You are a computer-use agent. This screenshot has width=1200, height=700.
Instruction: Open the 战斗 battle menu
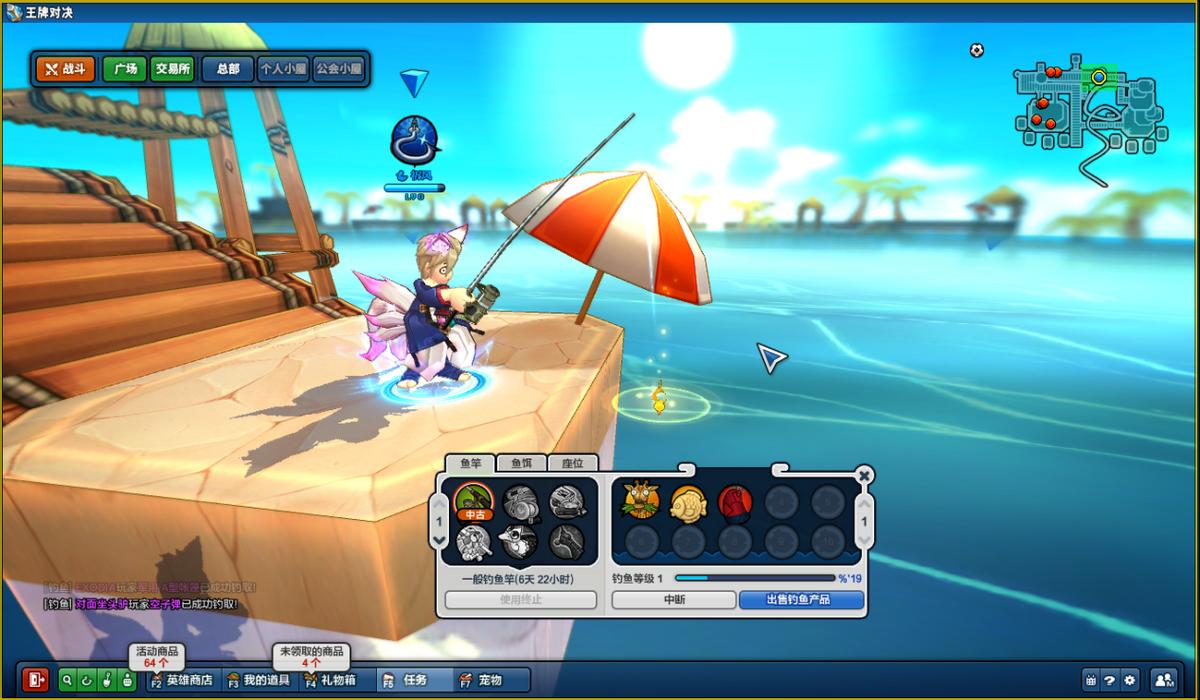click(65, 69)
